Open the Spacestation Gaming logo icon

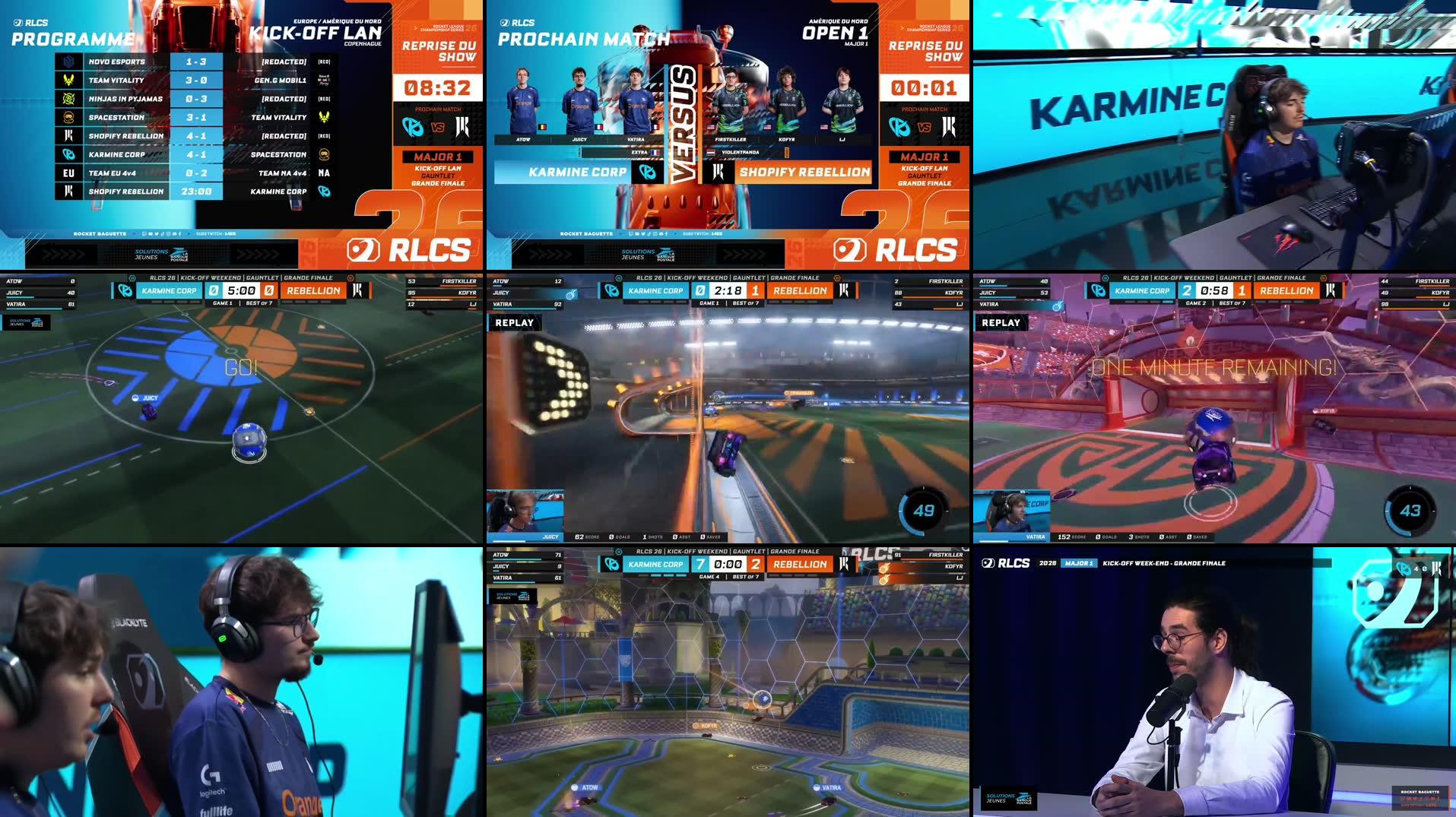67,117
